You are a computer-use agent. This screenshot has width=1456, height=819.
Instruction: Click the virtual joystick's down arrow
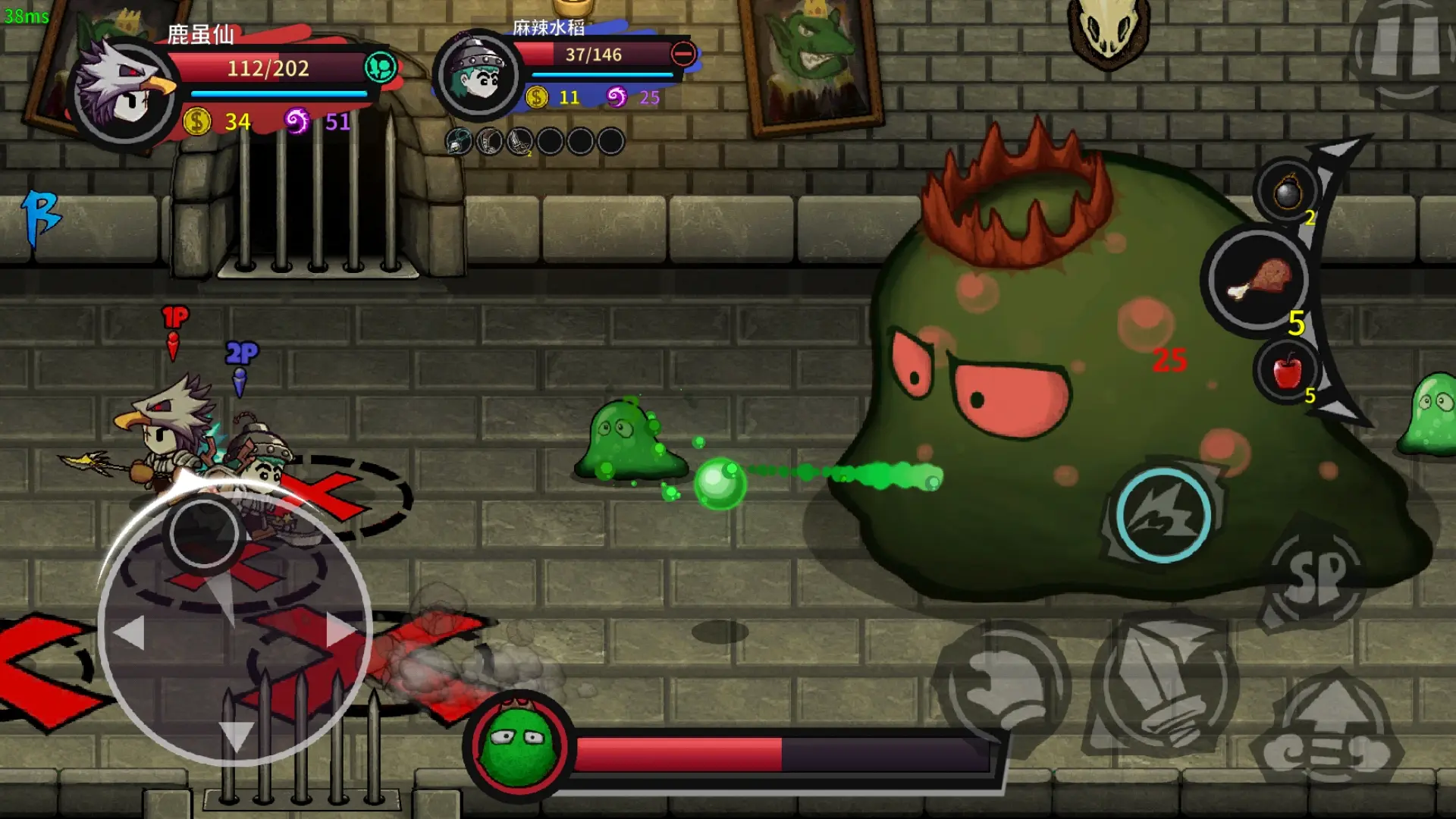click(235, 734)
